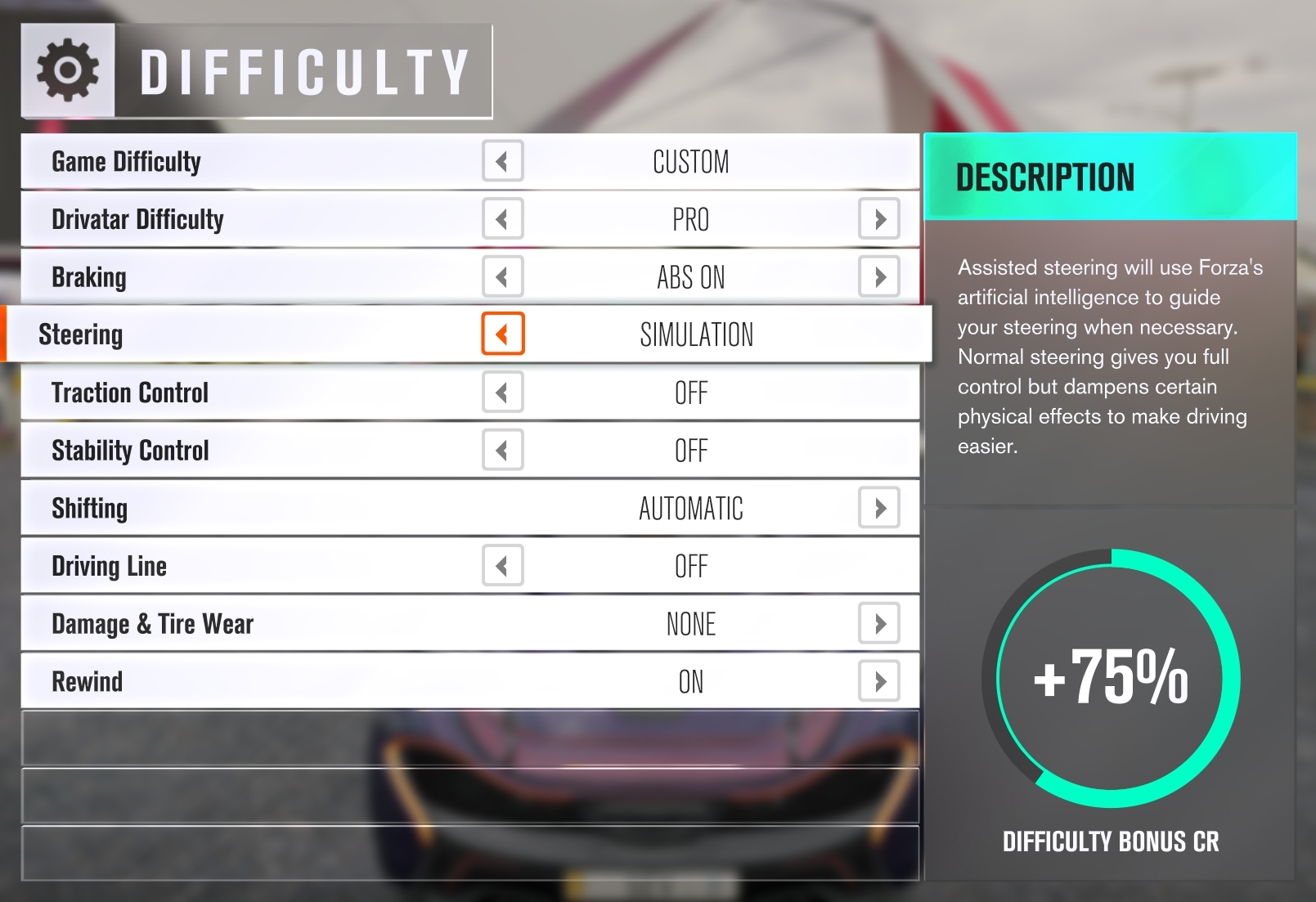Click Braking right arrow
The image size is (1316, 902).
[x=879, y=277]
